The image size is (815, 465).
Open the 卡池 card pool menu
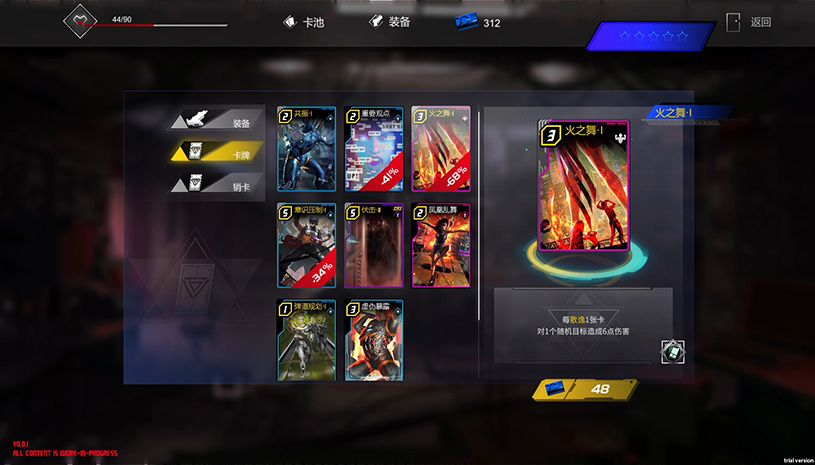click(306, 21)
